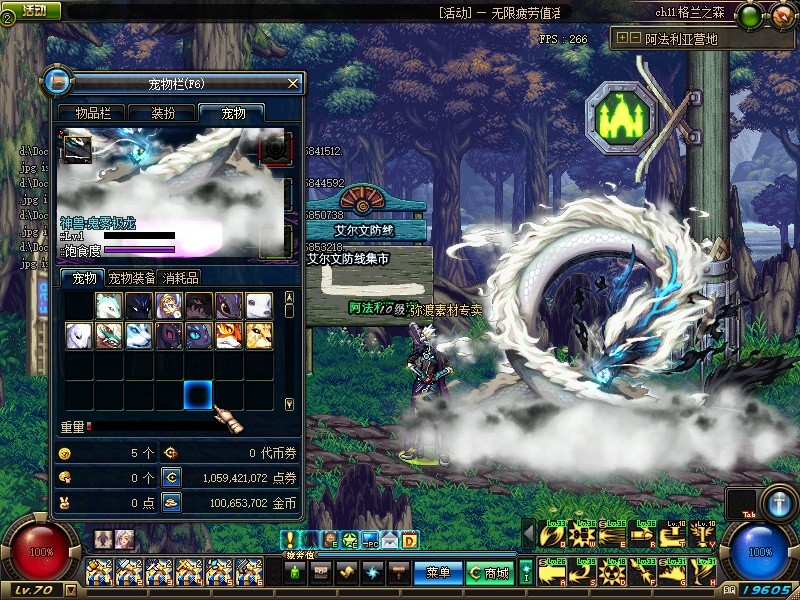Click the 点券 coupon recharge button

(171, 478)
